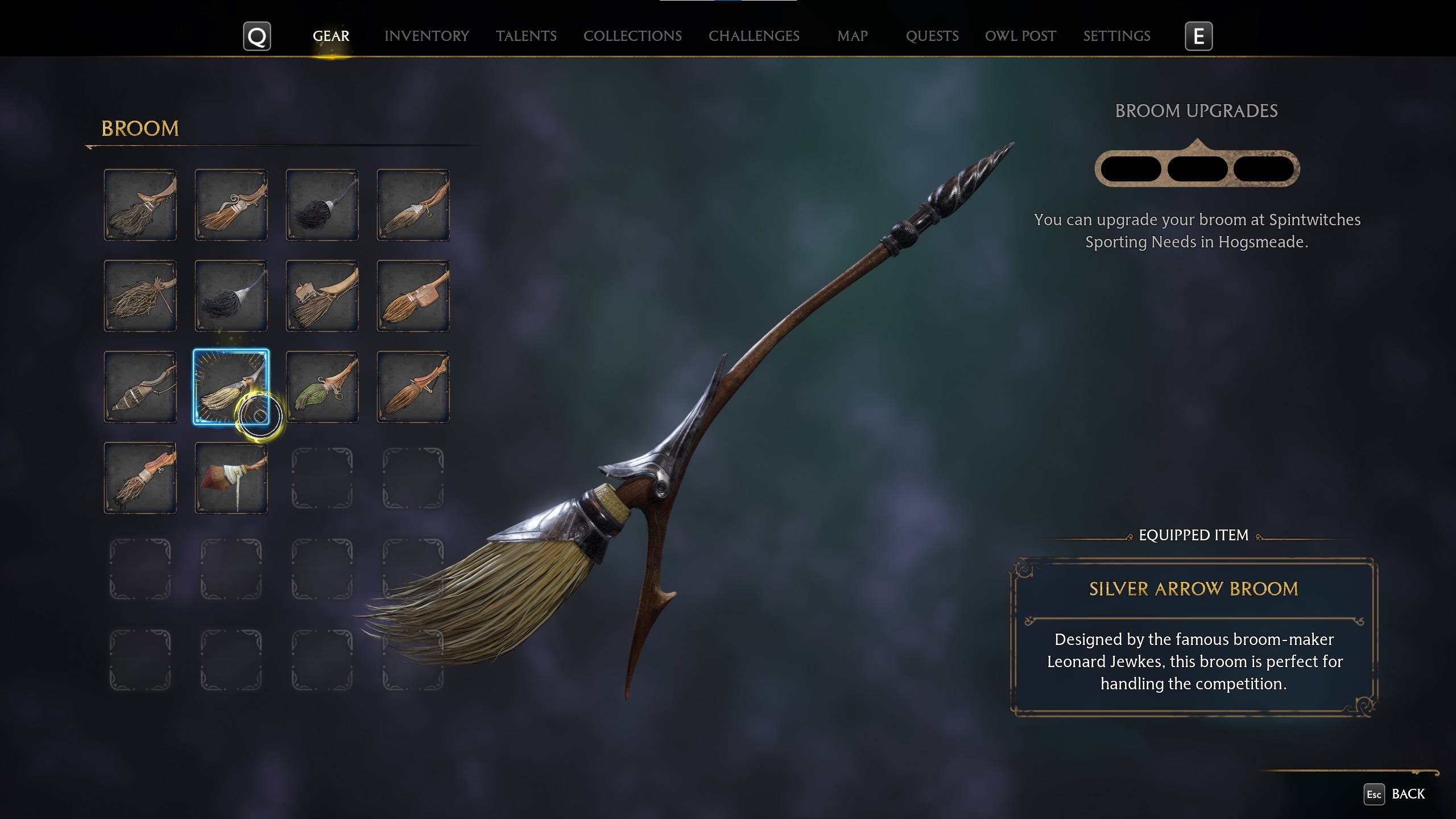Switch to the INVENTORY tab
Image resolution: width=1456 pixels, height=819 pixels.
[427, 36]
